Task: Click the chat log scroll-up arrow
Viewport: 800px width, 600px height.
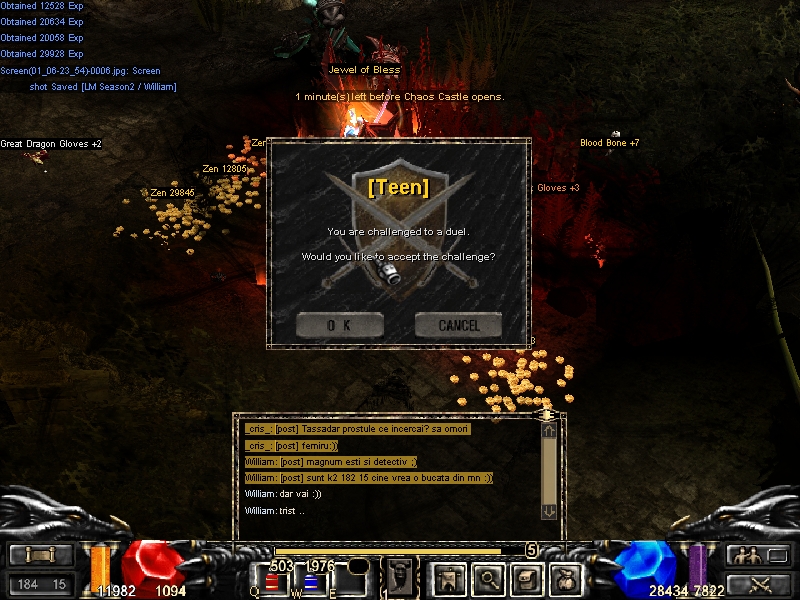Action: [548, 431]
